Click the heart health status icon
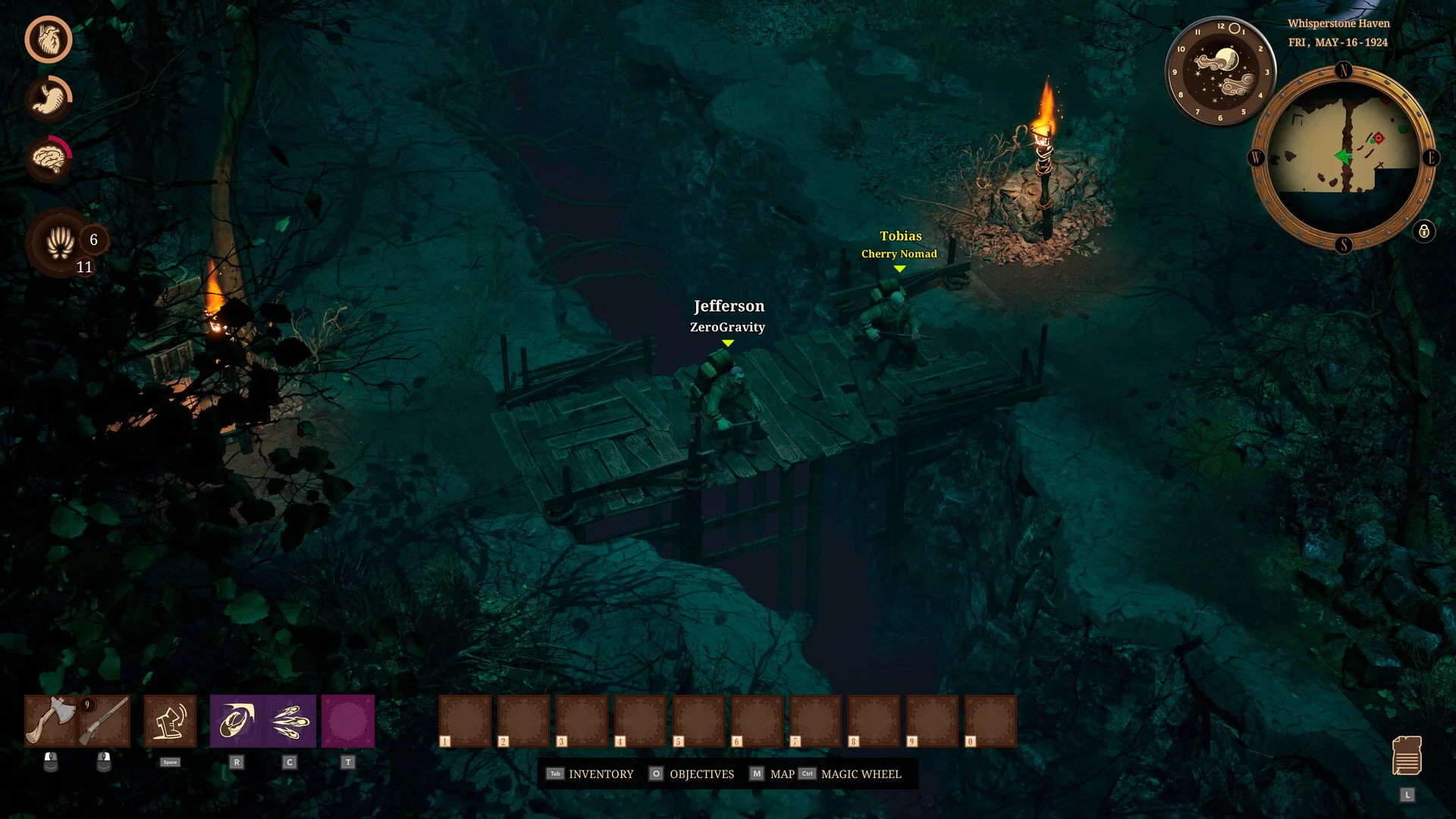This screenshot has height=819, width=1456. (x=49, y=39)
